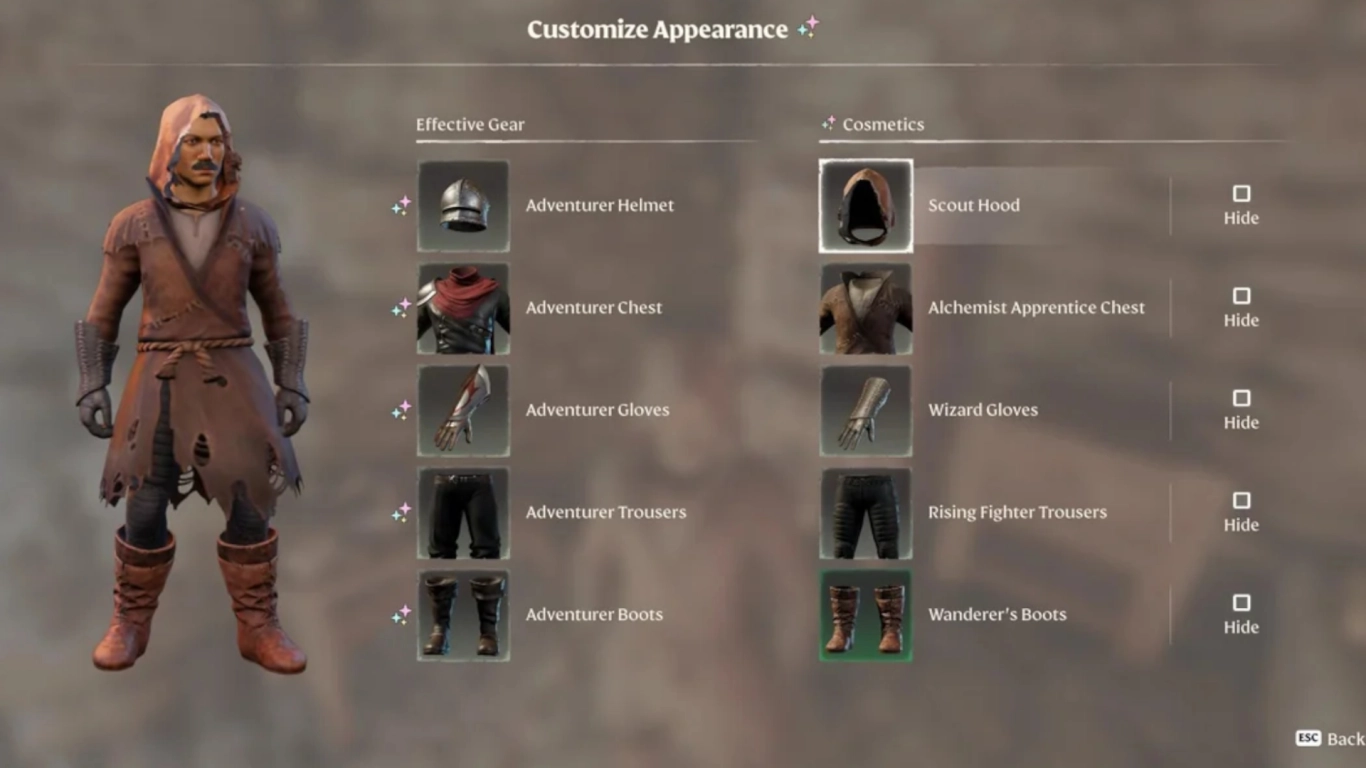Viewport: 1366px width, 768px height.
Task: Toggle Hide for Wanderer's Boots
Action: pyautogui.click(x=1241, y=603)
